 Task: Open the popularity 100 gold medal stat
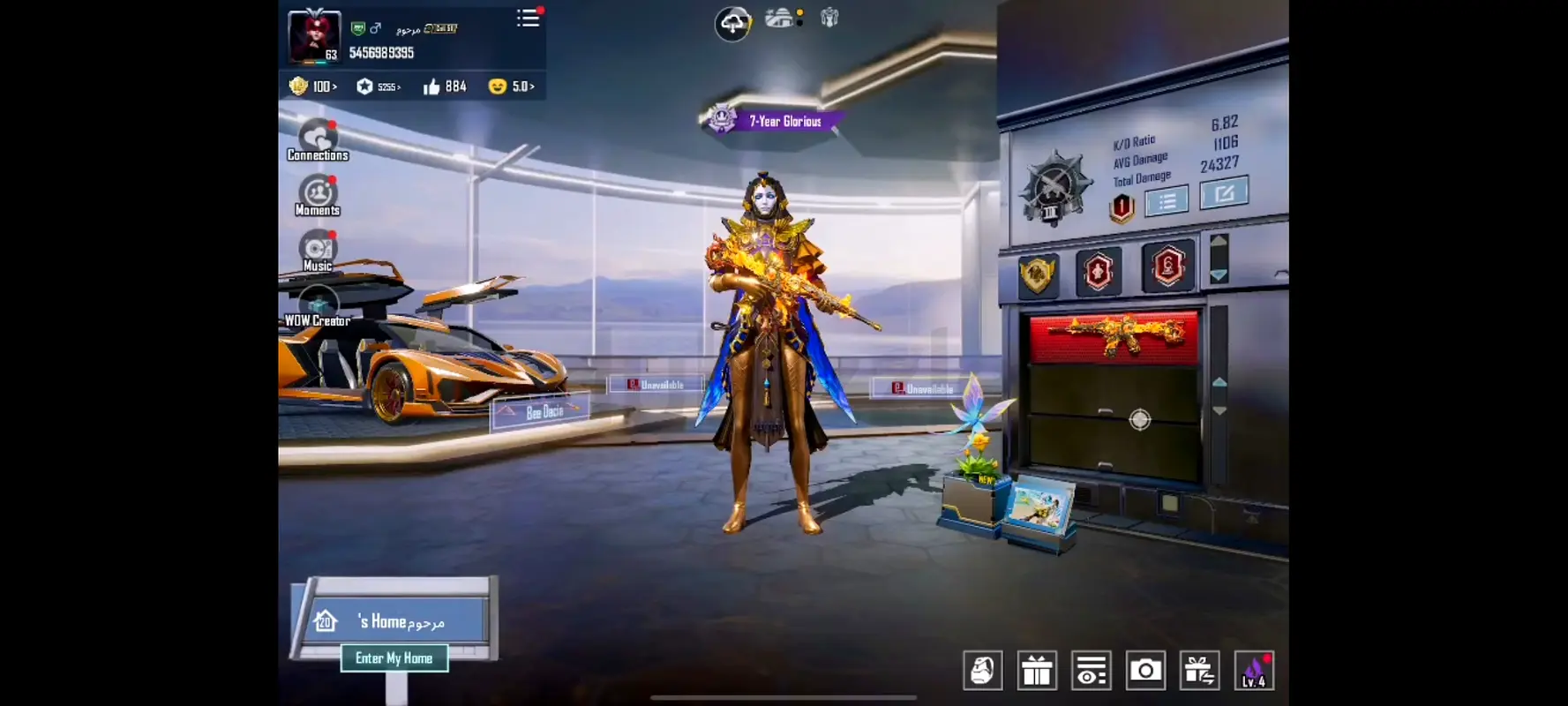tap(312, 86)
